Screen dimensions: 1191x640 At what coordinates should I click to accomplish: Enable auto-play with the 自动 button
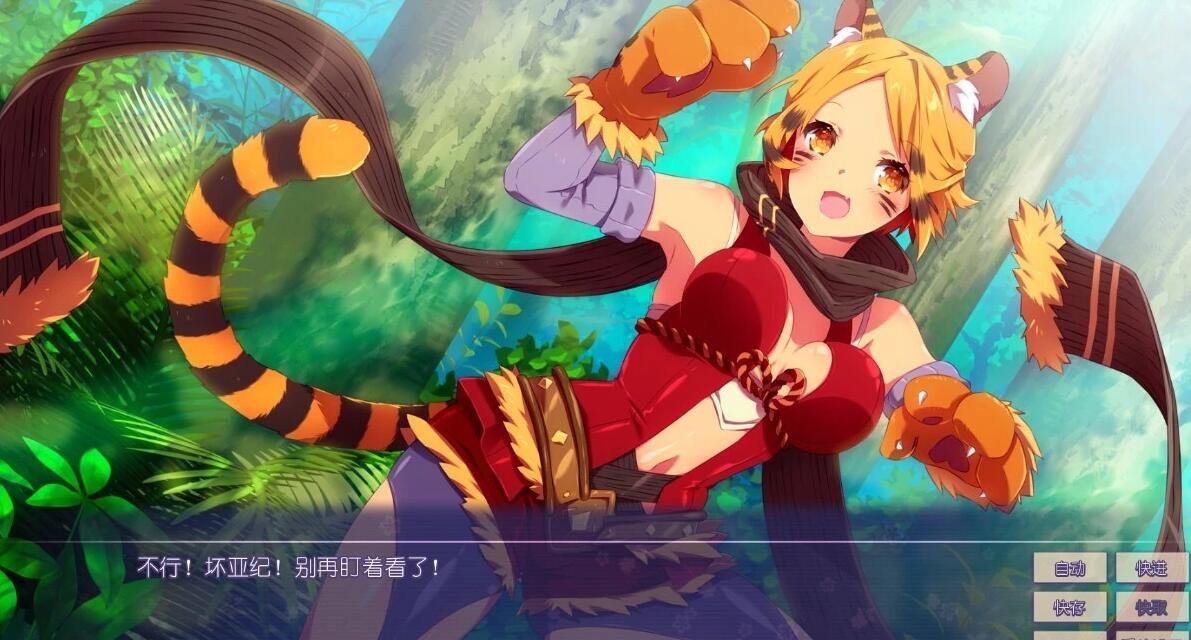[x=1069, y=568]
